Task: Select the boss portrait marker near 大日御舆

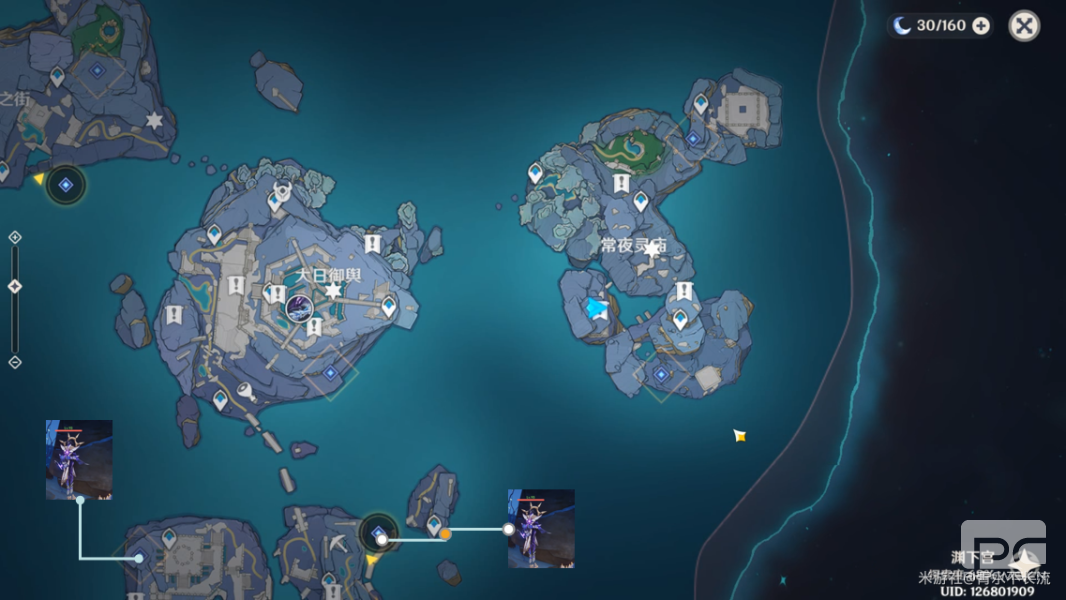Action: coord(297,307)
